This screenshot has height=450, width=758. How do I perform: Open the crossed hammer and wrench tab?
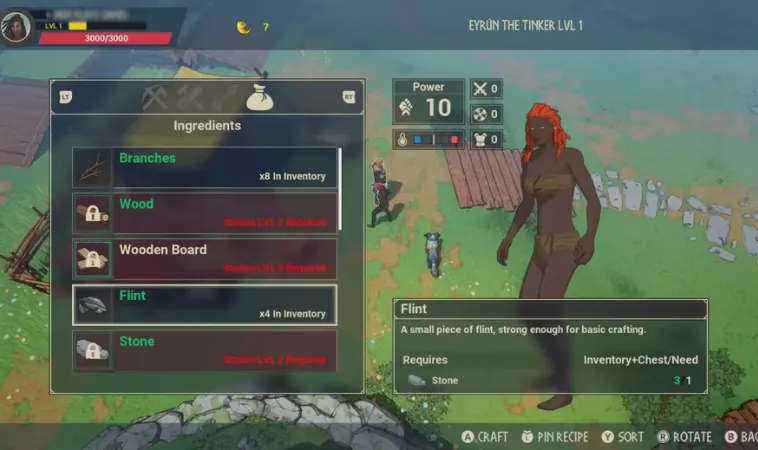pyautogui.click(x=190, y=97)
